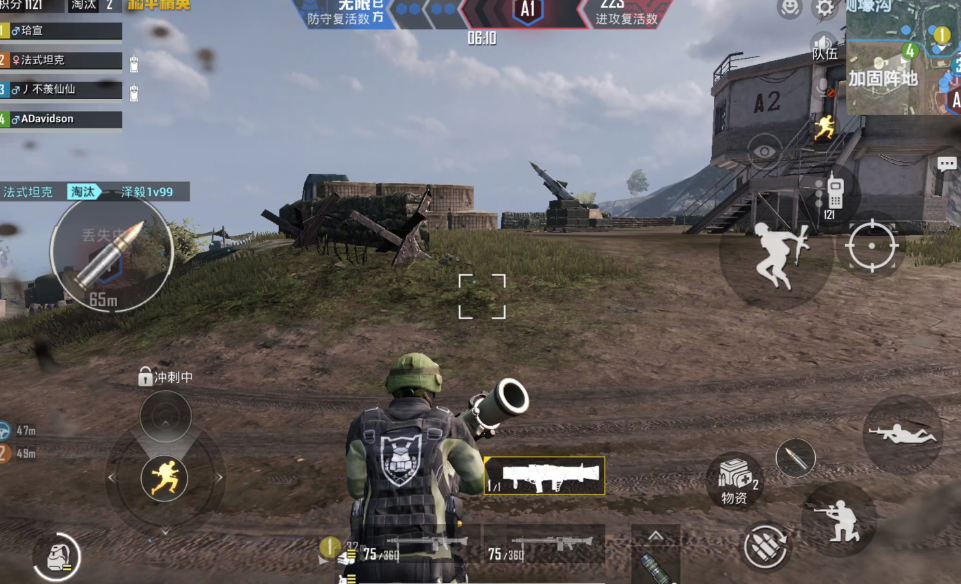Screen dimensions: 961x584
Task: Tap the reload ammo button
Action: coord(767,547)
